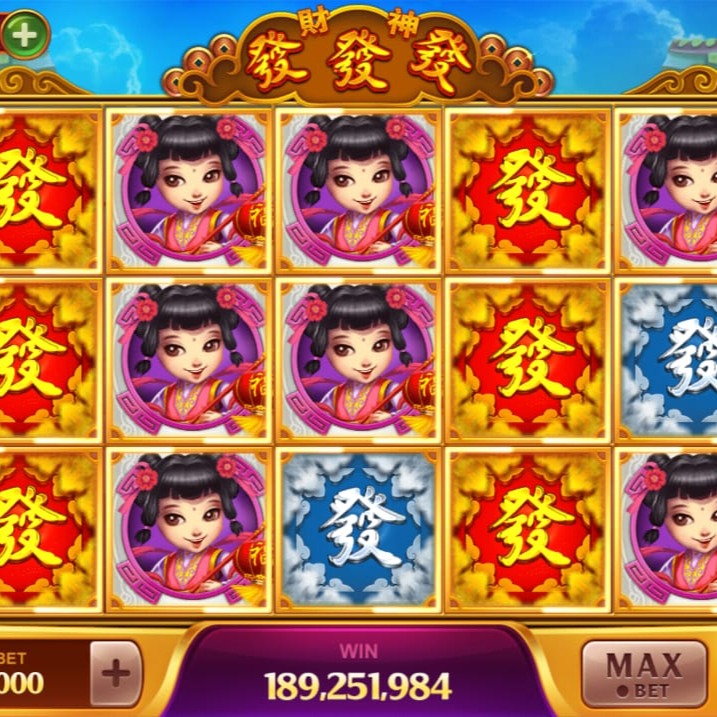Click the green plus coin button

tap(26, 35)
